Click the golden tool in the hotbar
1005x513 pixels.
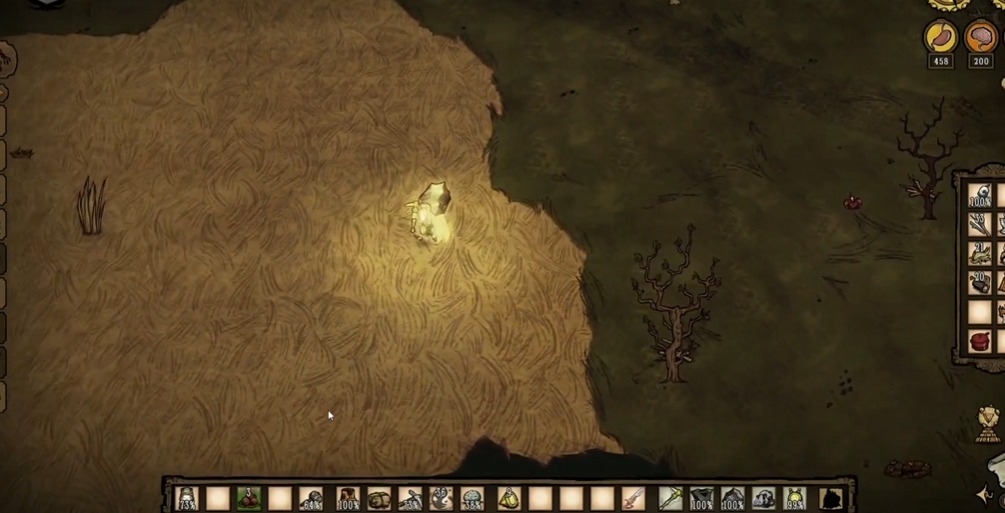668,497
